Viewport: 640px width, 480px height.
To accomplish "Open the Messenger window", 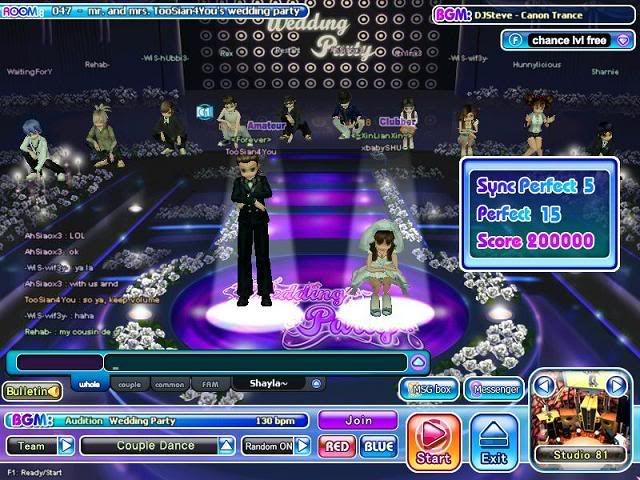I will point(496,389).
